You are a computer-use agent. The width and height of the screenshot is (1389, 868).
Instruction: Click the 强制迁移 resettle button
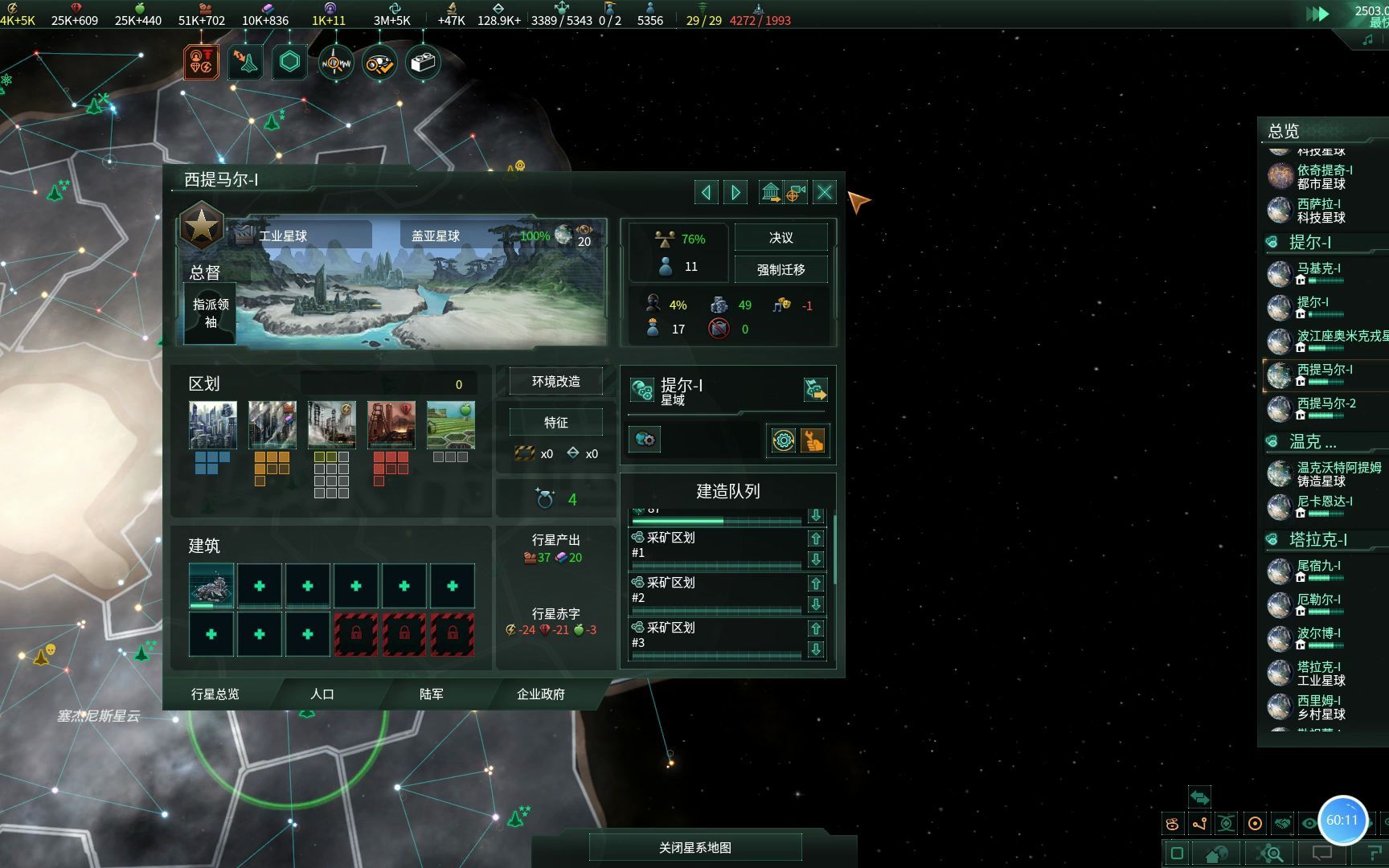pyautogui.click(x=781, y=270)
